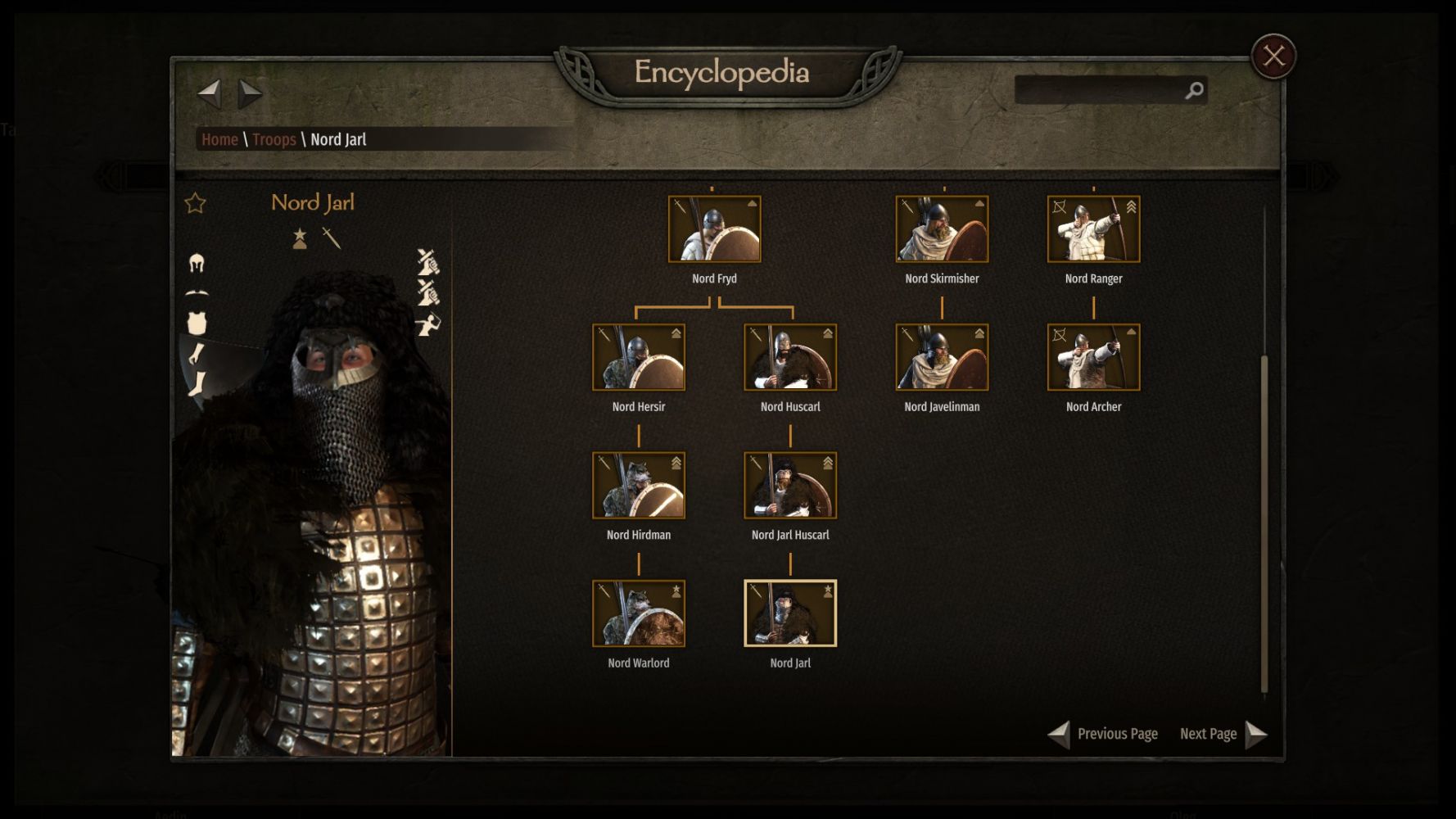Open the Nord Ranger troop entry

tap(1093, 229)
